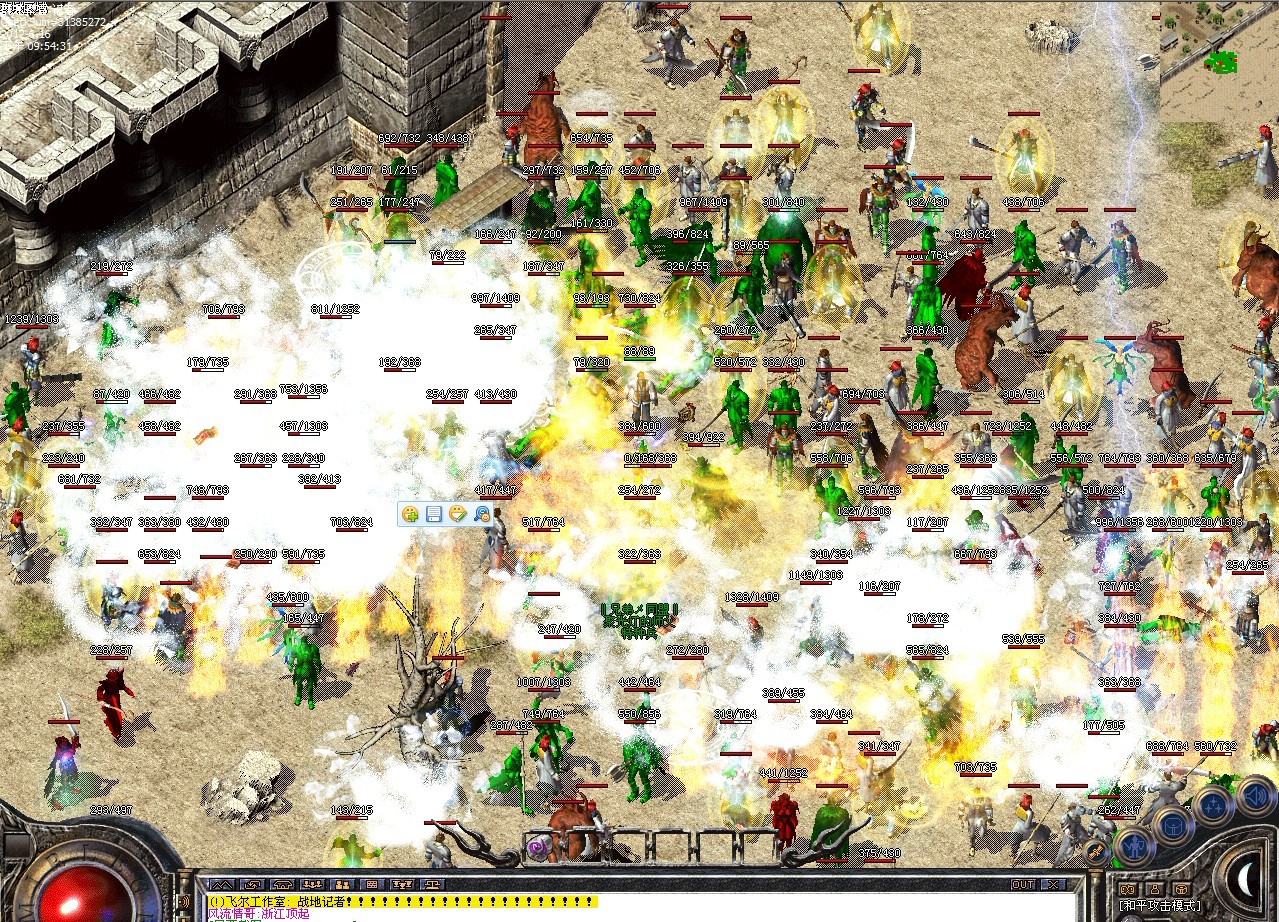Click the minimap in the corner
Screen dimensions: 1279x922
(1219, 61)
